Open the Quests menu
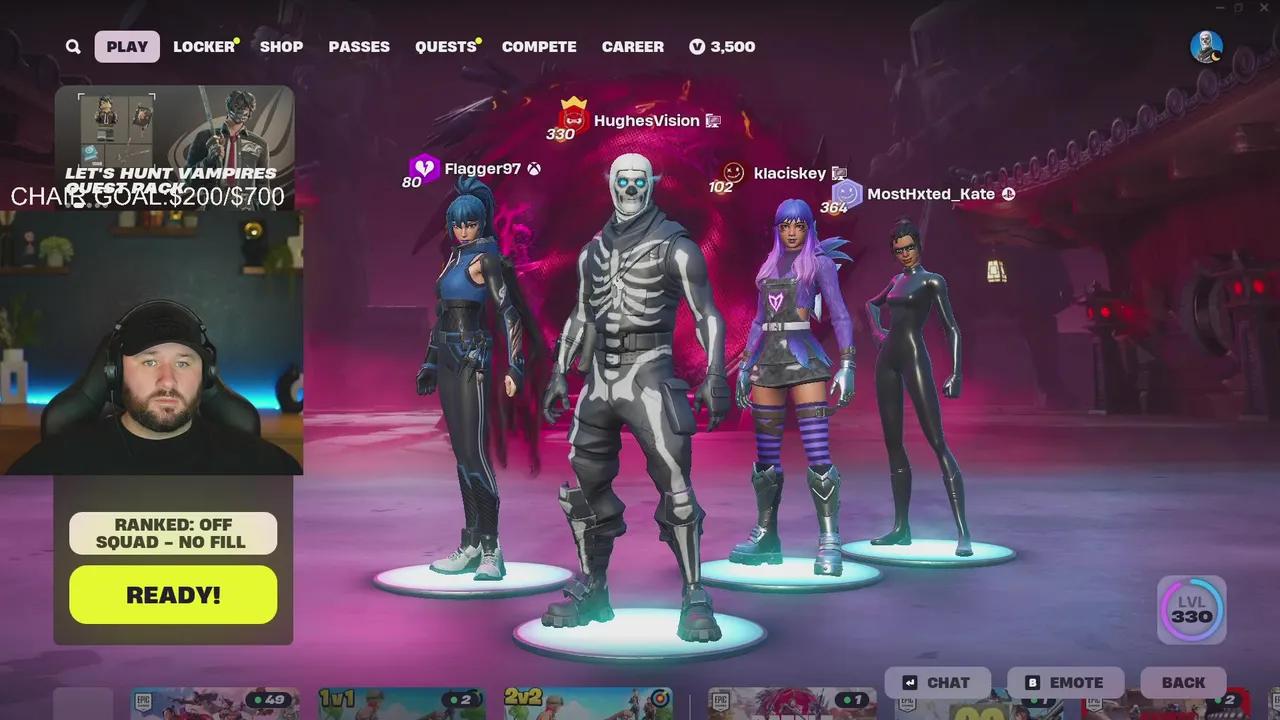Viewport: 1280px width, 720px height. [444, 46]
